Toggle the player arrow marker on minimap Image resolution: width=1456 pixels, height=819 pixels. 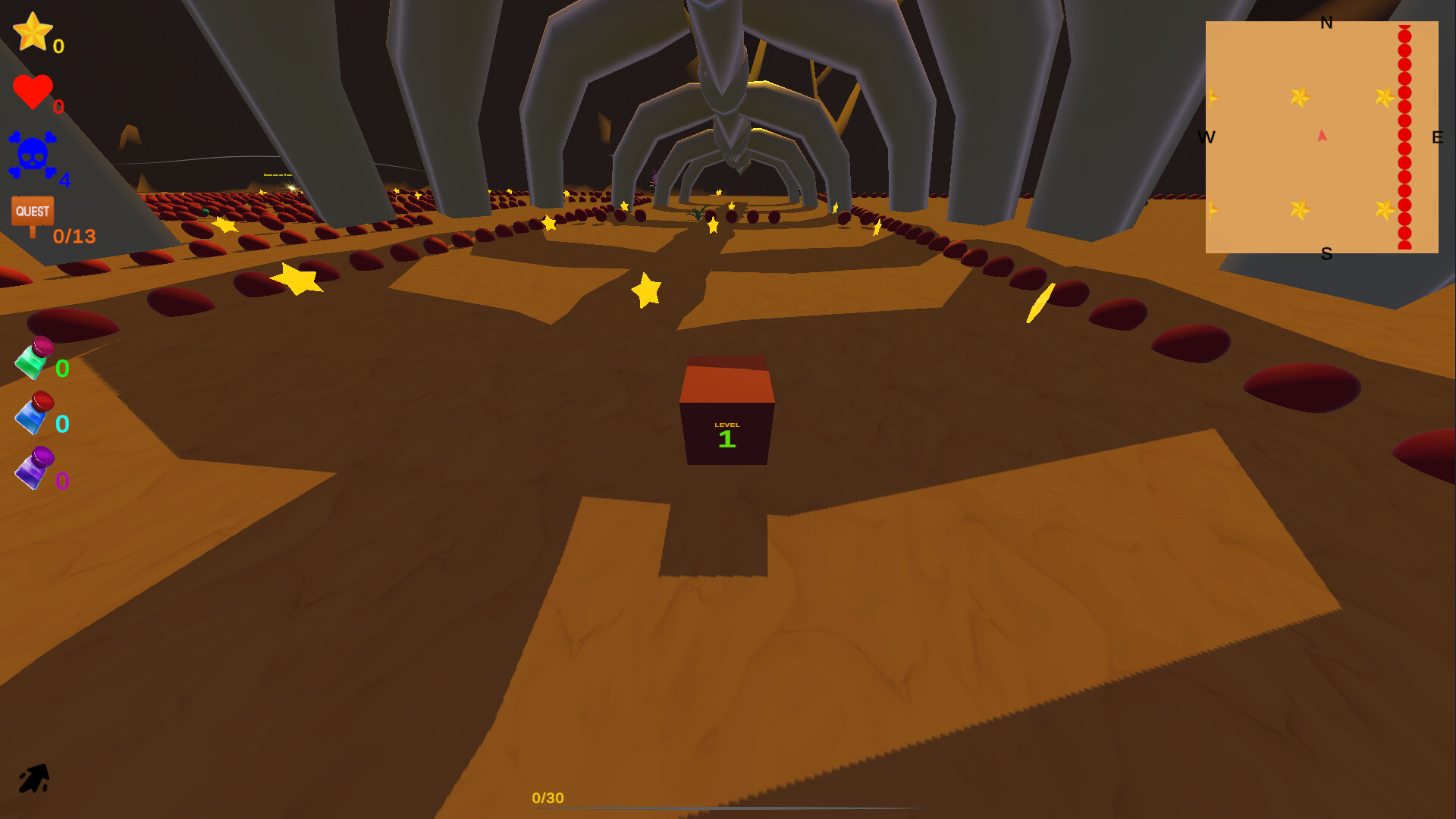point(1321,134)
